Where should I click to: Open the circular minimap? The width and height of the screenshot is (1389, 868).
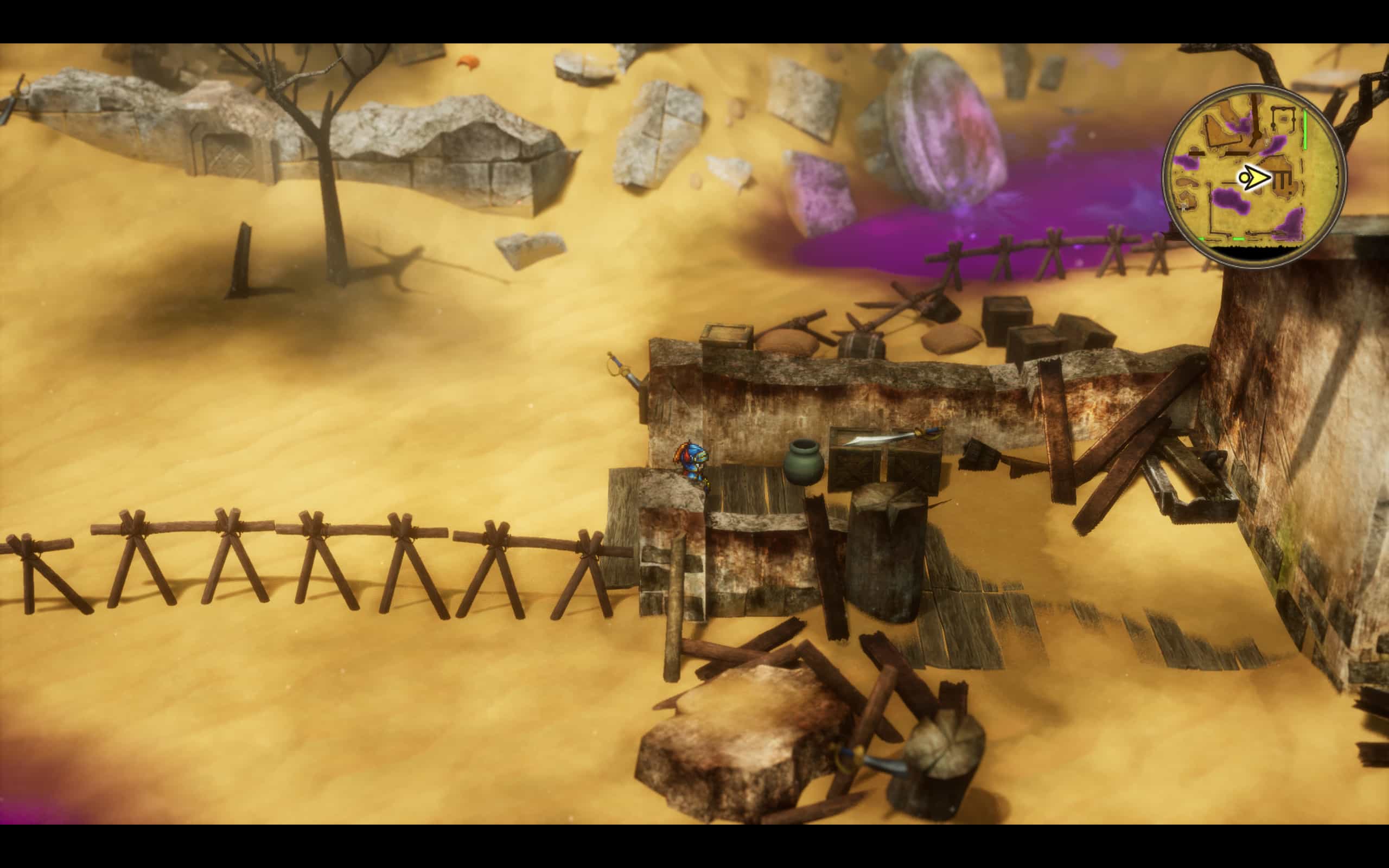point(1253,176)
